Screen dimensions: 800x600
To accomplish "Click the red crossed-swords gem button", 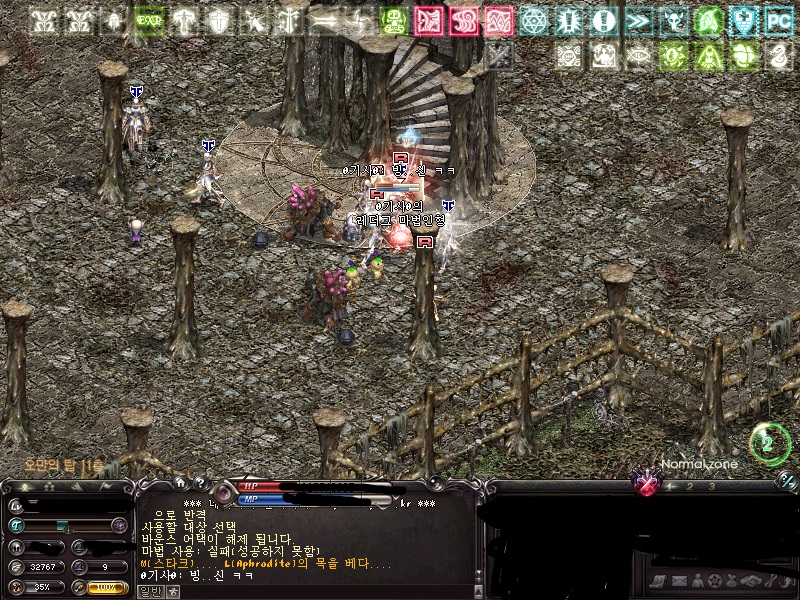I will (x=647, y=485).
